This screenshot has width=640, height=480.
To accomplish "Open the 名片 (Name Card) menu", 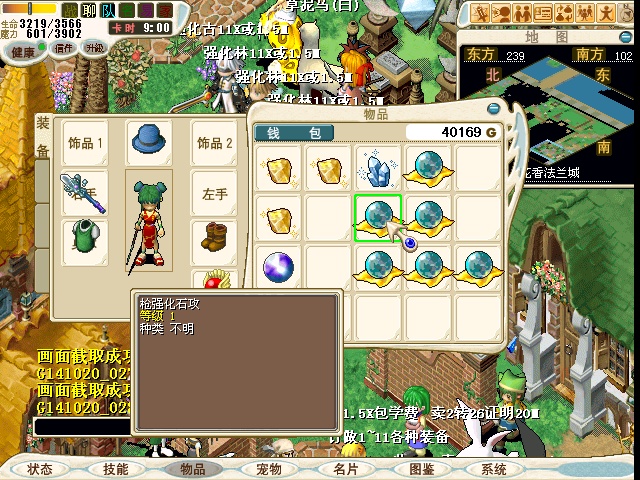I will (x=345, y=468).
